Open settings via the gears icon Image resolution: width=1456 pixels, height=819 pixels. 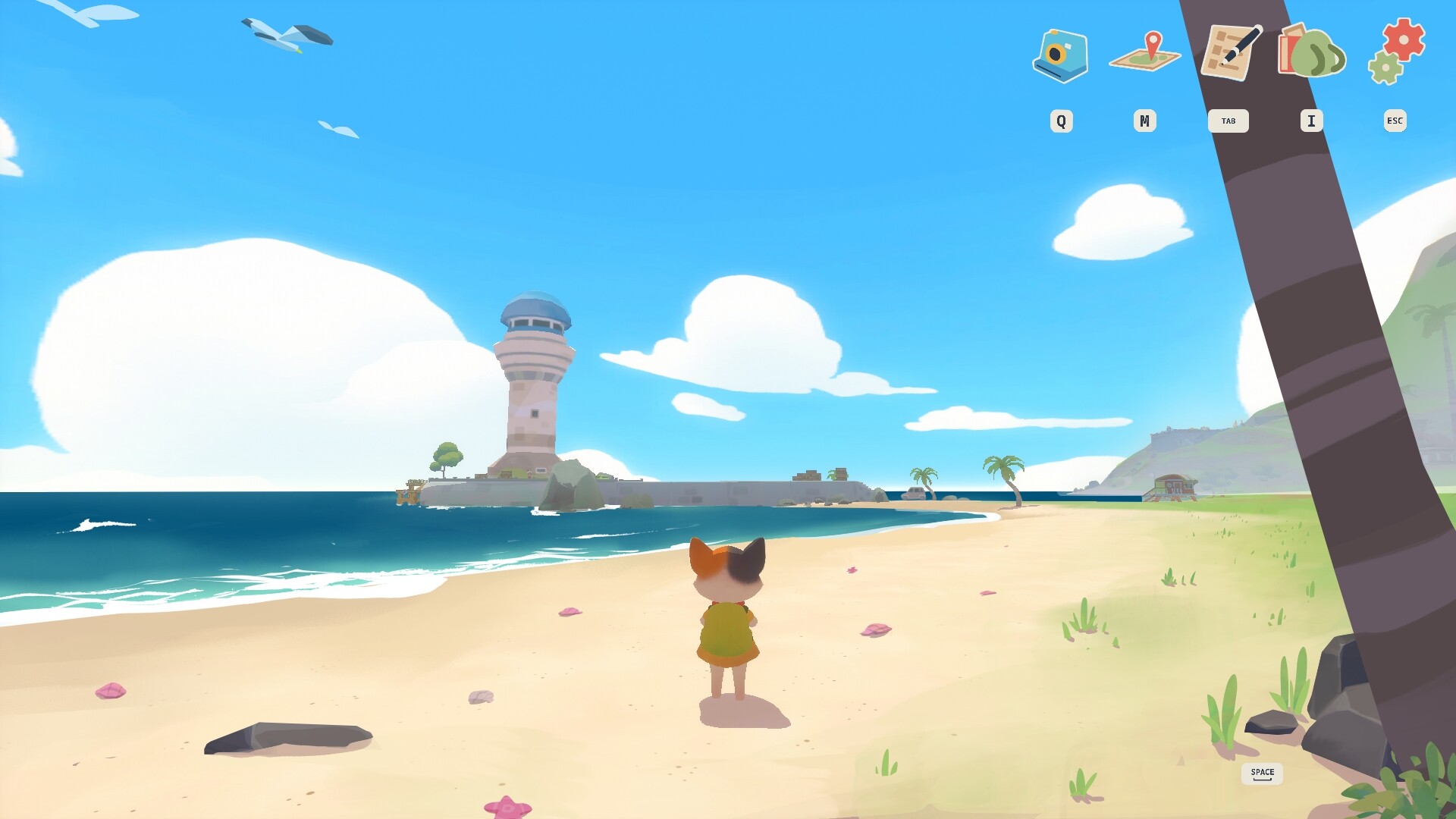click(1394, 55)
